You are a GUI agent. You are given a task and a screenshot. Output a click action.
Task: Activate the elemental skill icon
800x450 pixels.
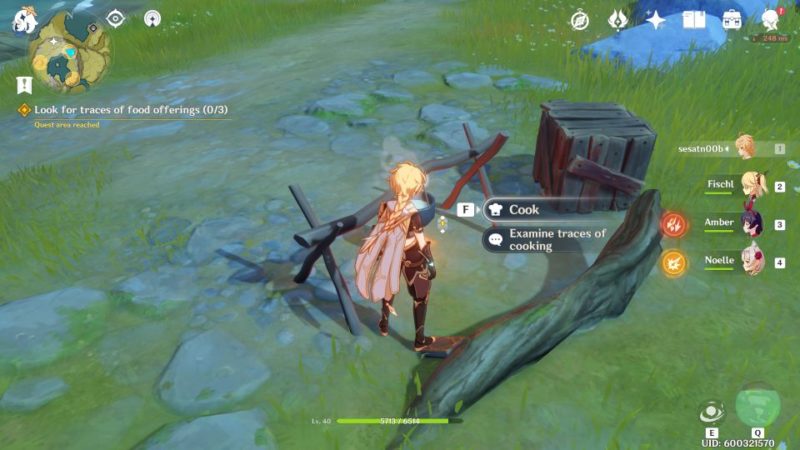(x=711, y=411)
